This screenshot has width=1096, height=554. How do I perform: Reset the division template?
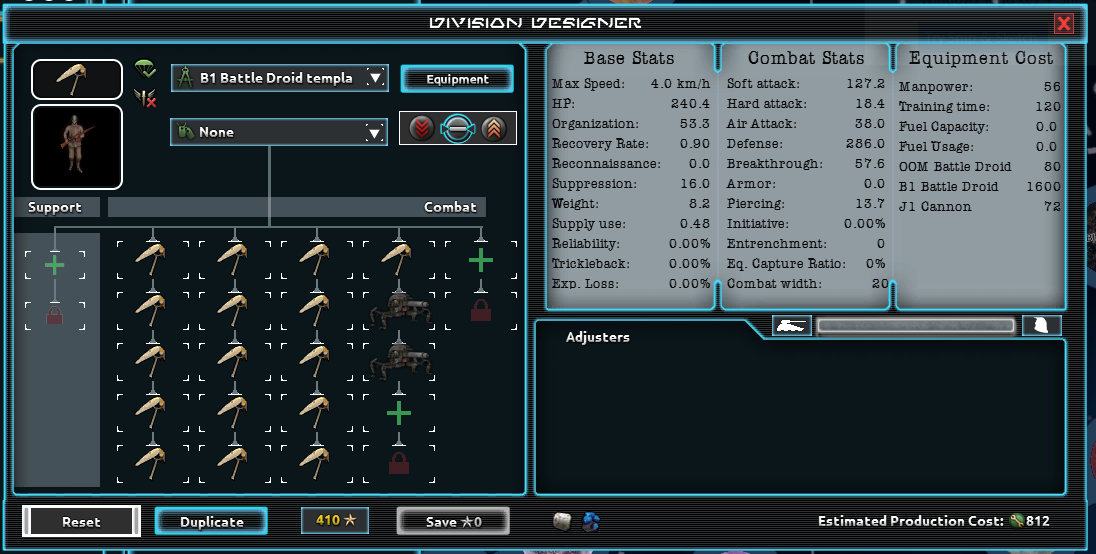[x=82, y=521]
